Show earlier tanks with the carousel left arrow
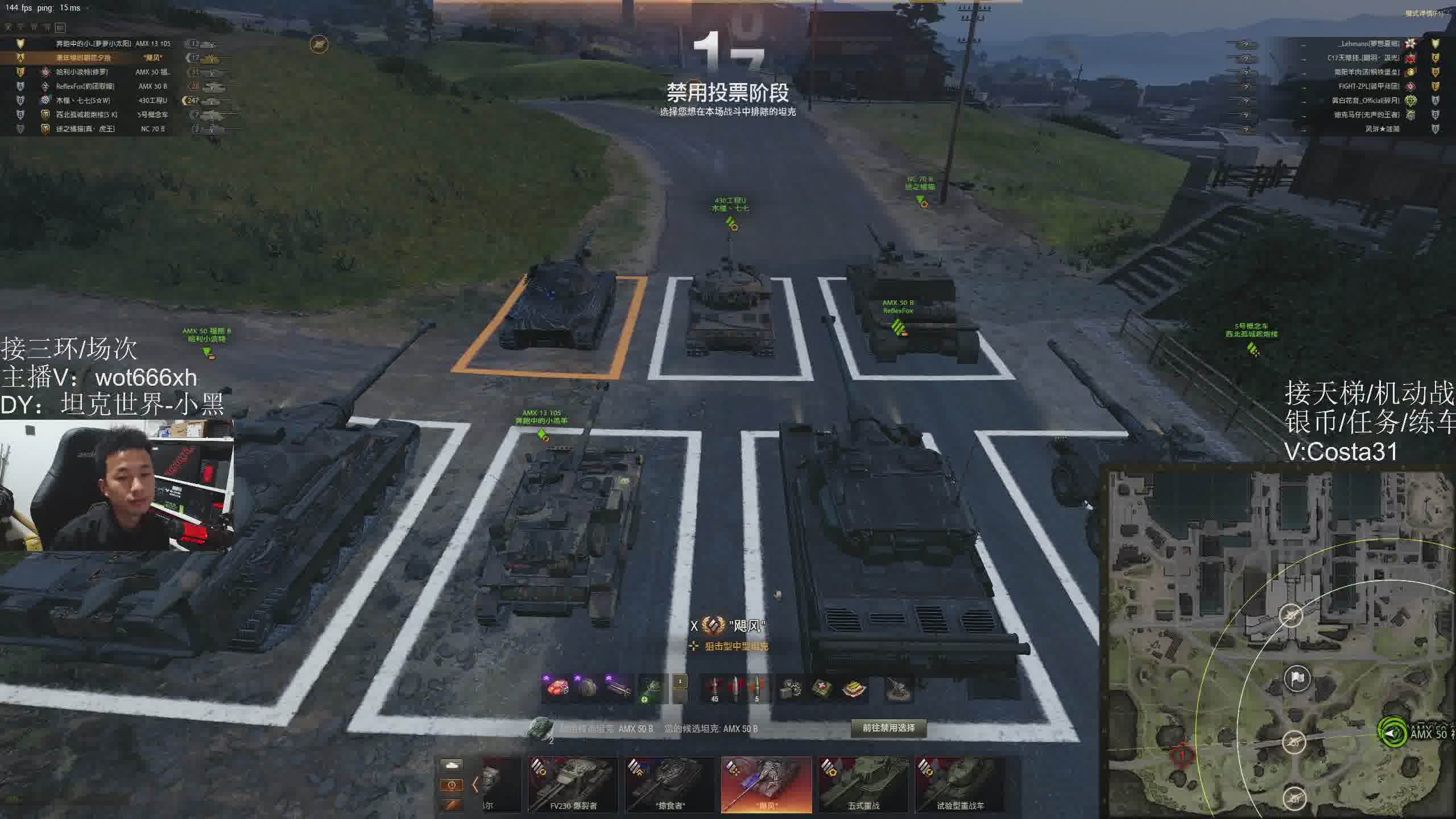This screenshot has width=1456, height=819. click(475, 785)
